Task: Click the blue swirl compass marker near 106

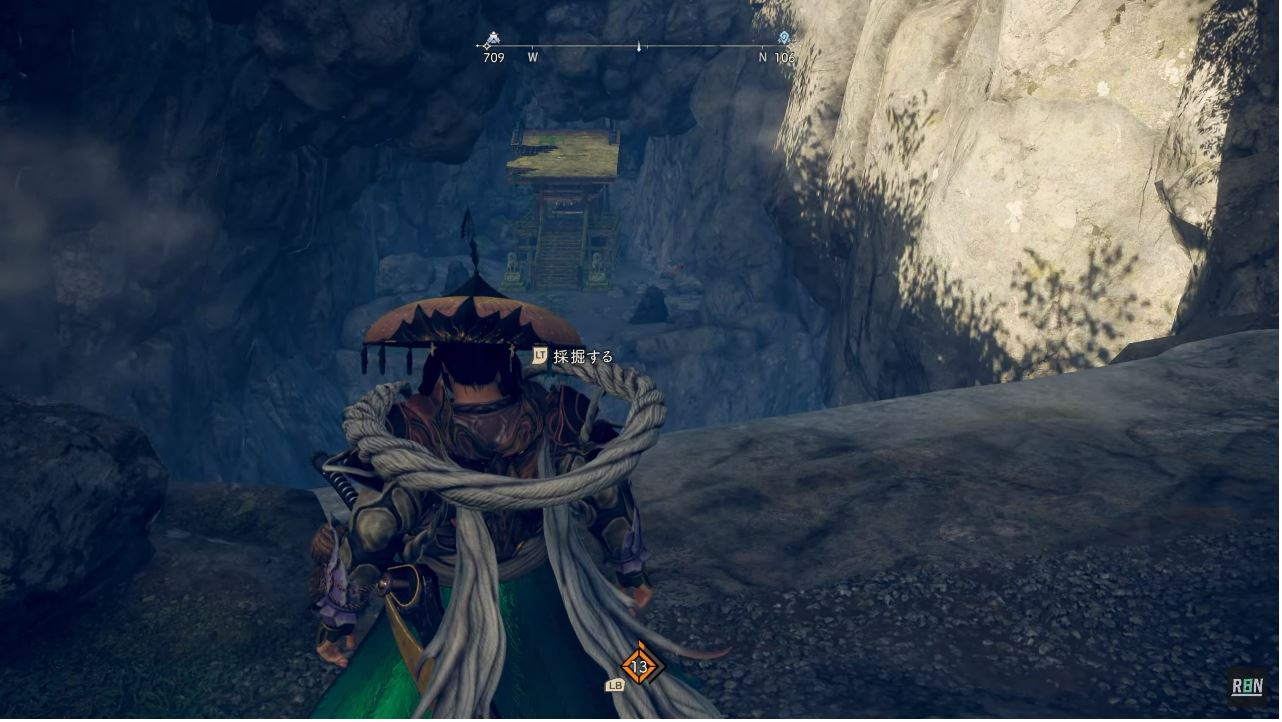Action: (784, 38)
